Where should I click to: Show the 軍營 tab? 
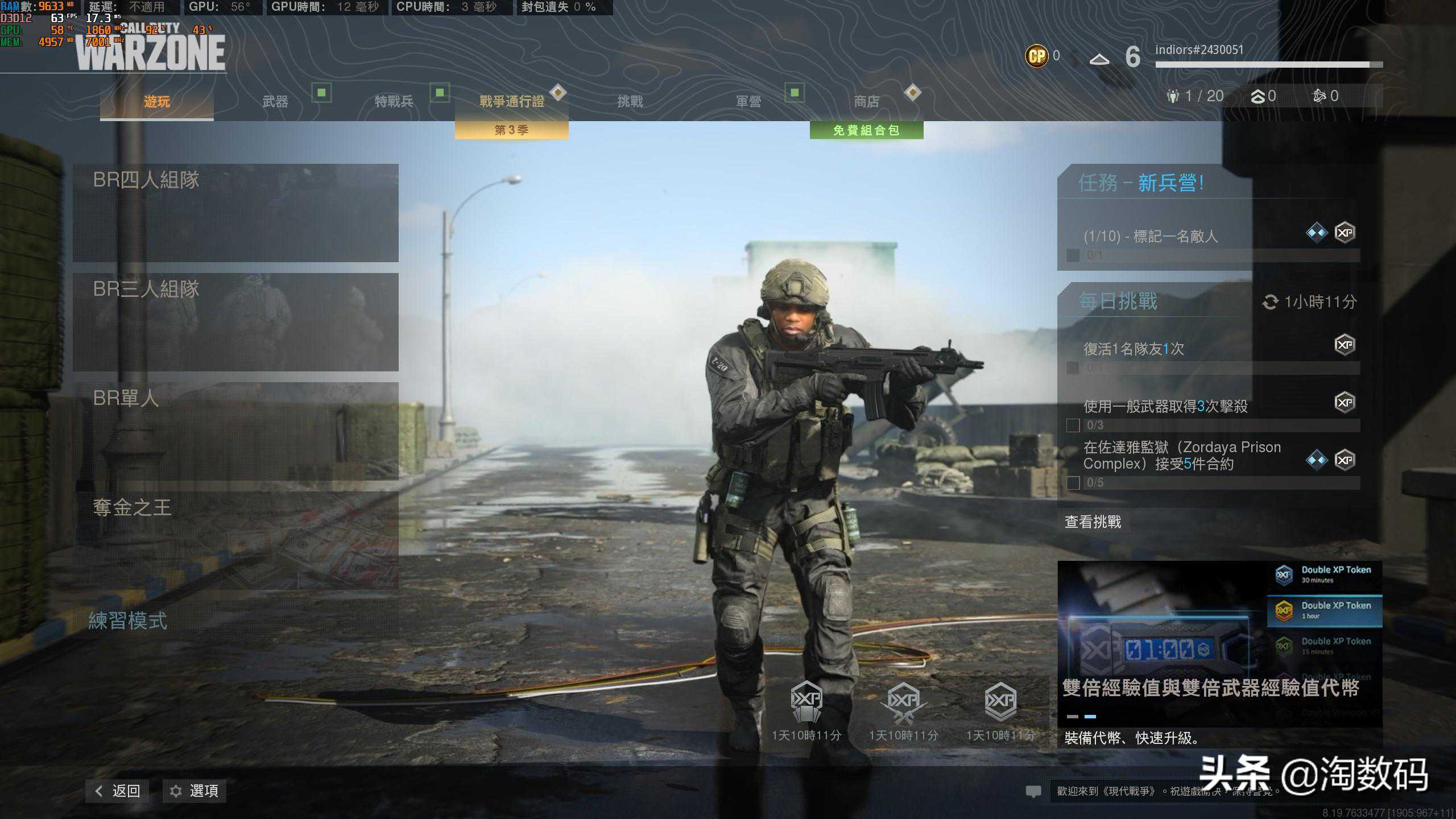coord(748,102)
